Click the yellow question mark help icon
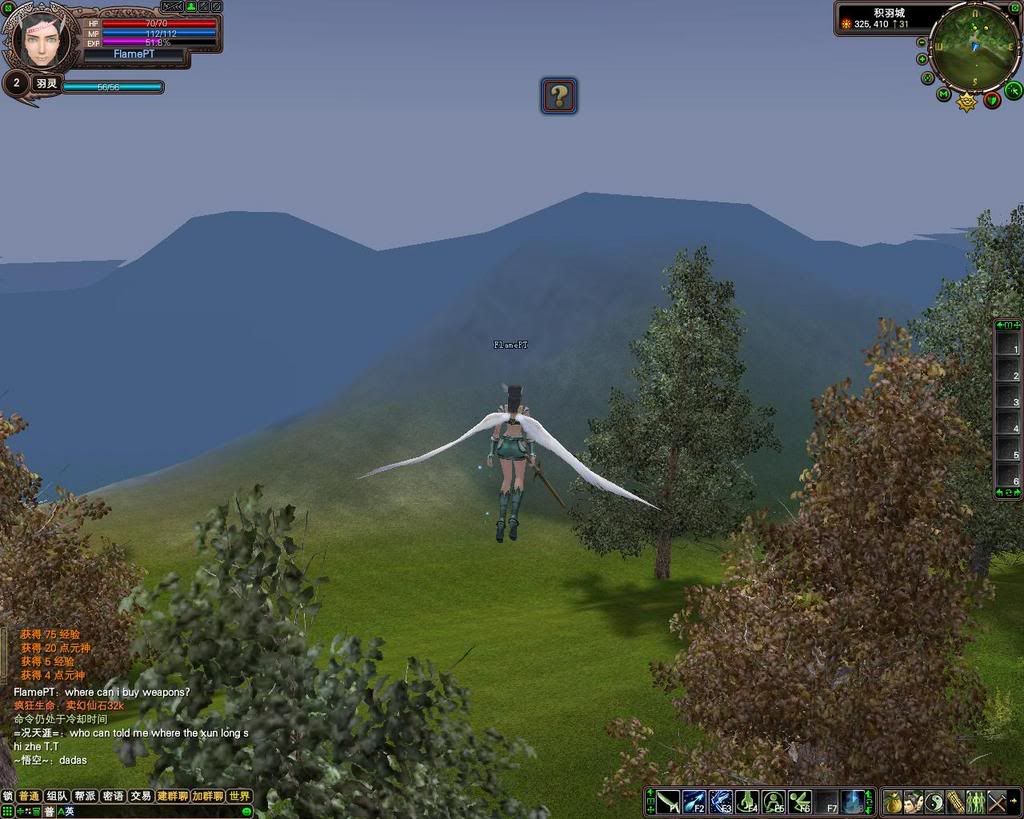The image size is (1024, 819). click(x=559, y=96)
